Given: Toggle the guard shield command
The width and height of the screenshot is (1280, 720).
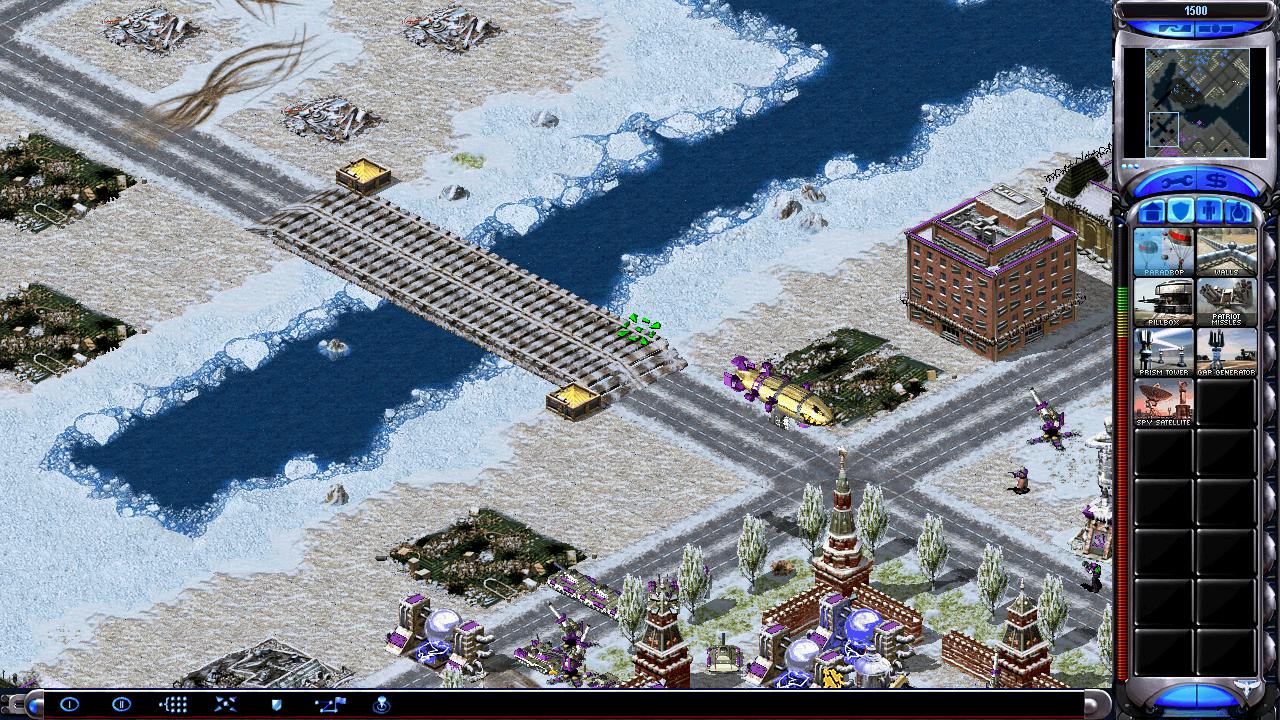Looking at the screenshot, I should click(x=277, y=704).
